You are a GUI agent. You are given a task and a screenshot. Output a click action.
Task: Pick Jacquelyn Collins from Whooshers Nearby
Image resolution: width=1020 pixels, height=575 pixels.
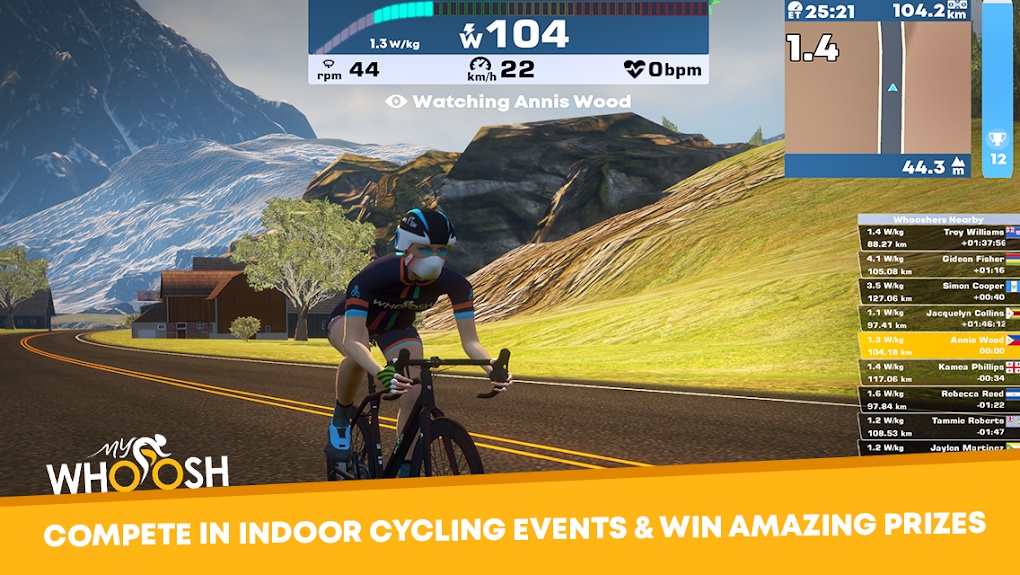938,318
